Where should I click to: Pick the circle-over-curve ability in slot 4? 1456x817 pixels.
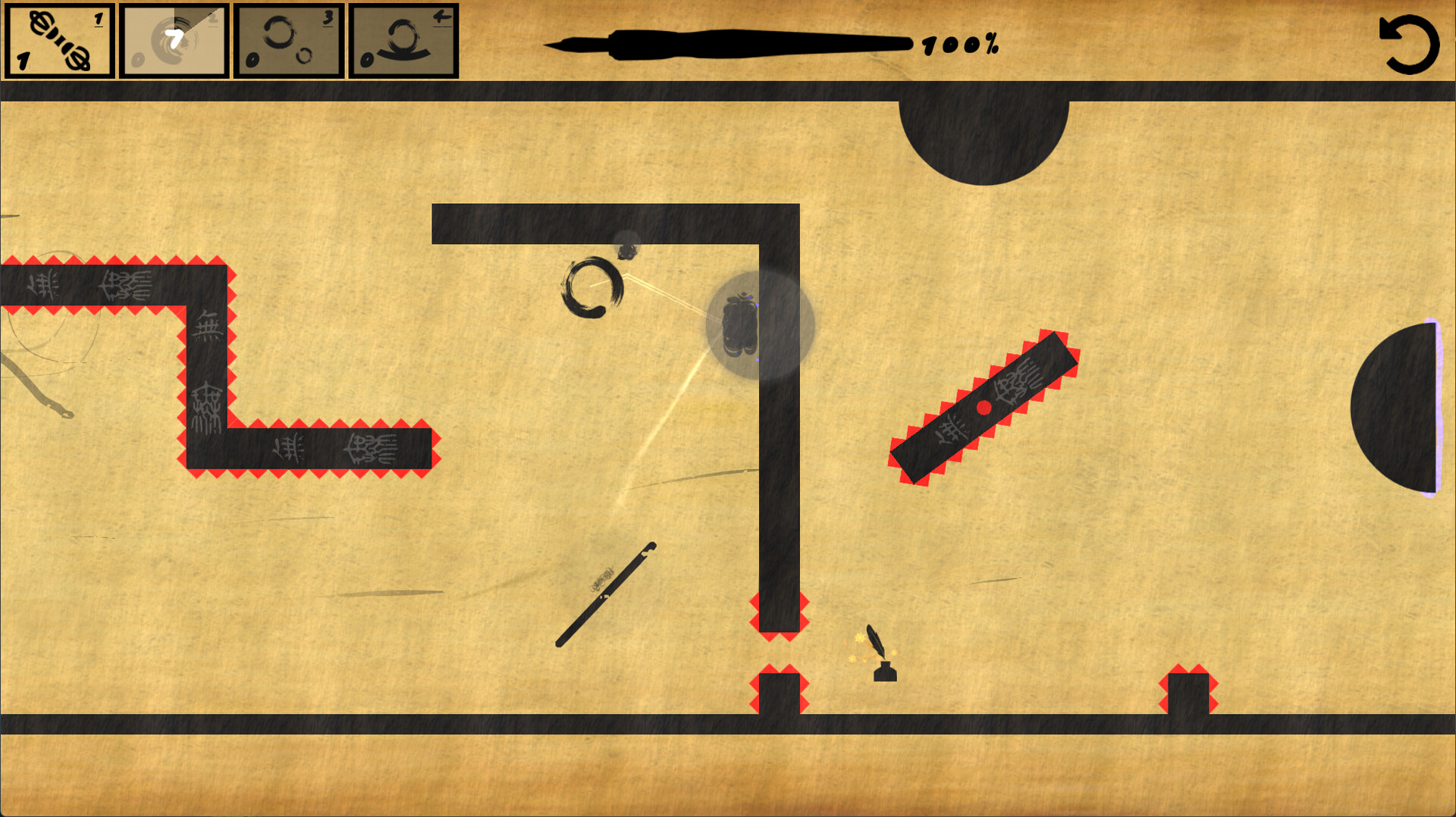(404, 39)
